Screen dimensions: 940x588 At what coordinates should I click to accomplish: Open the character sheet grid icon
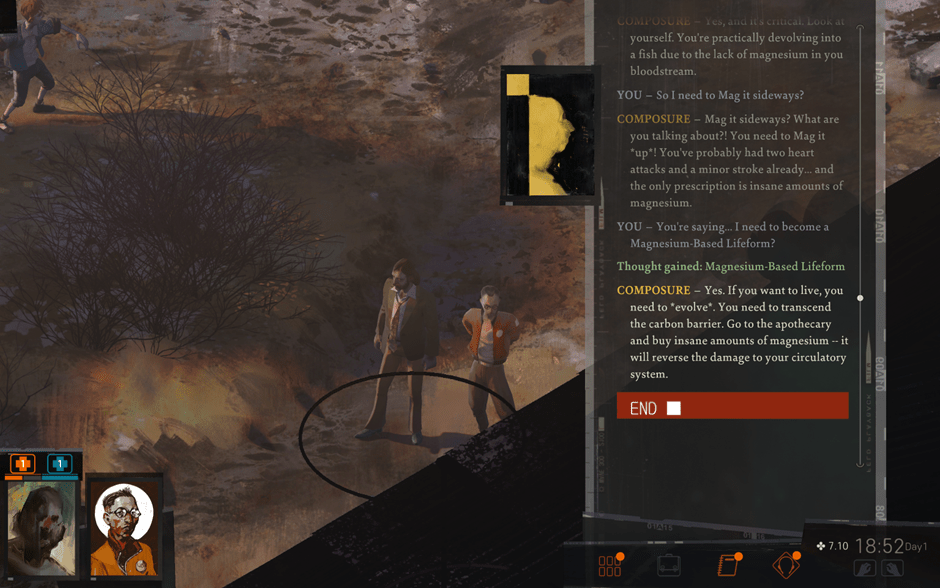pos(609,566)
